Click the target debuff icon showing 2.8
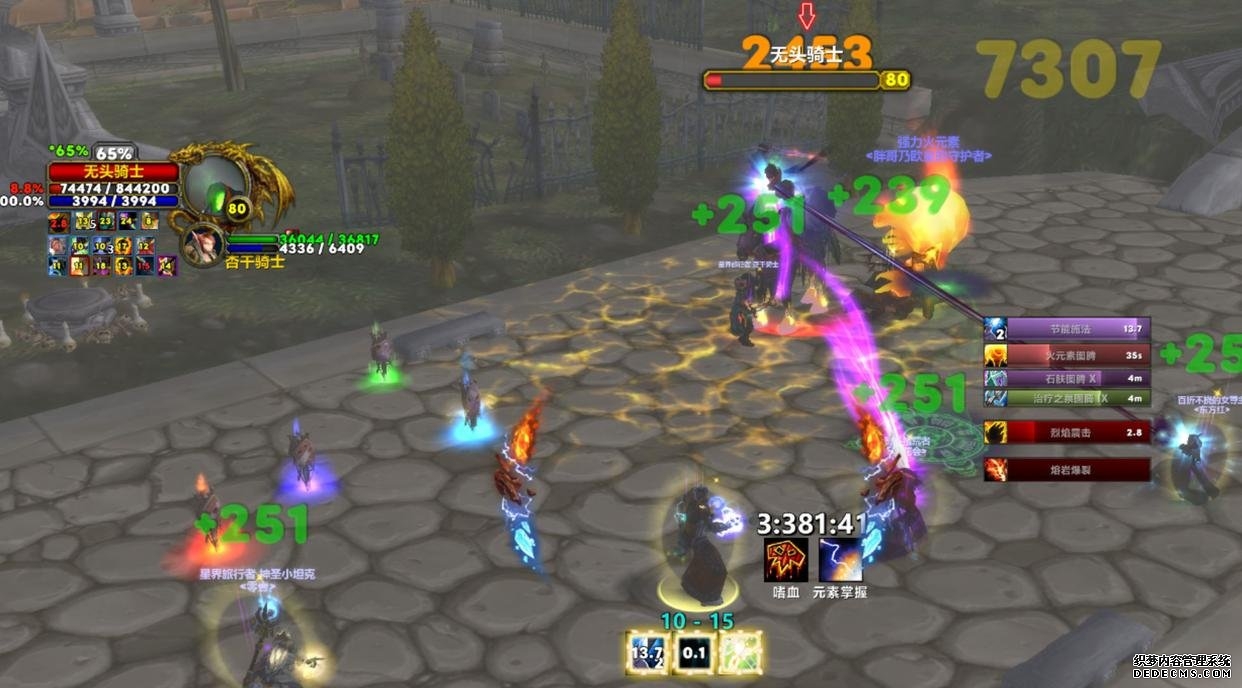1242x688 pixels. click(x=58, y=222)
